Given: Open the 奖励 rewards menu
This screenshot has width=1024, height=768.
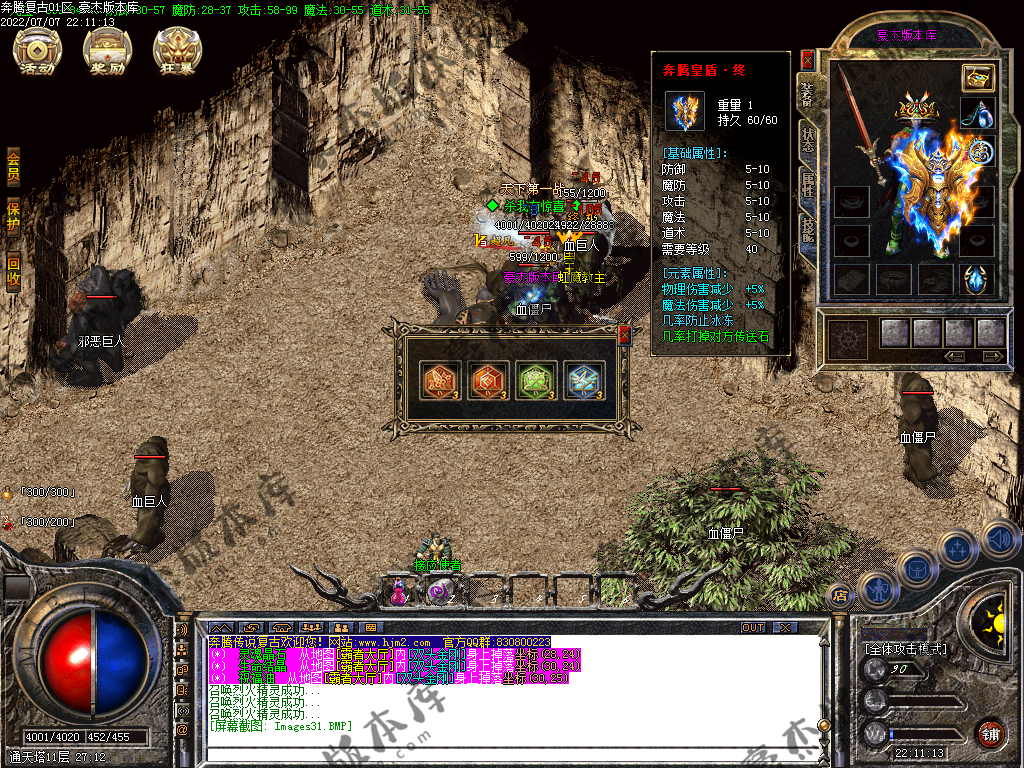Looking at the screenshot, I should click(x=108, y=50).
